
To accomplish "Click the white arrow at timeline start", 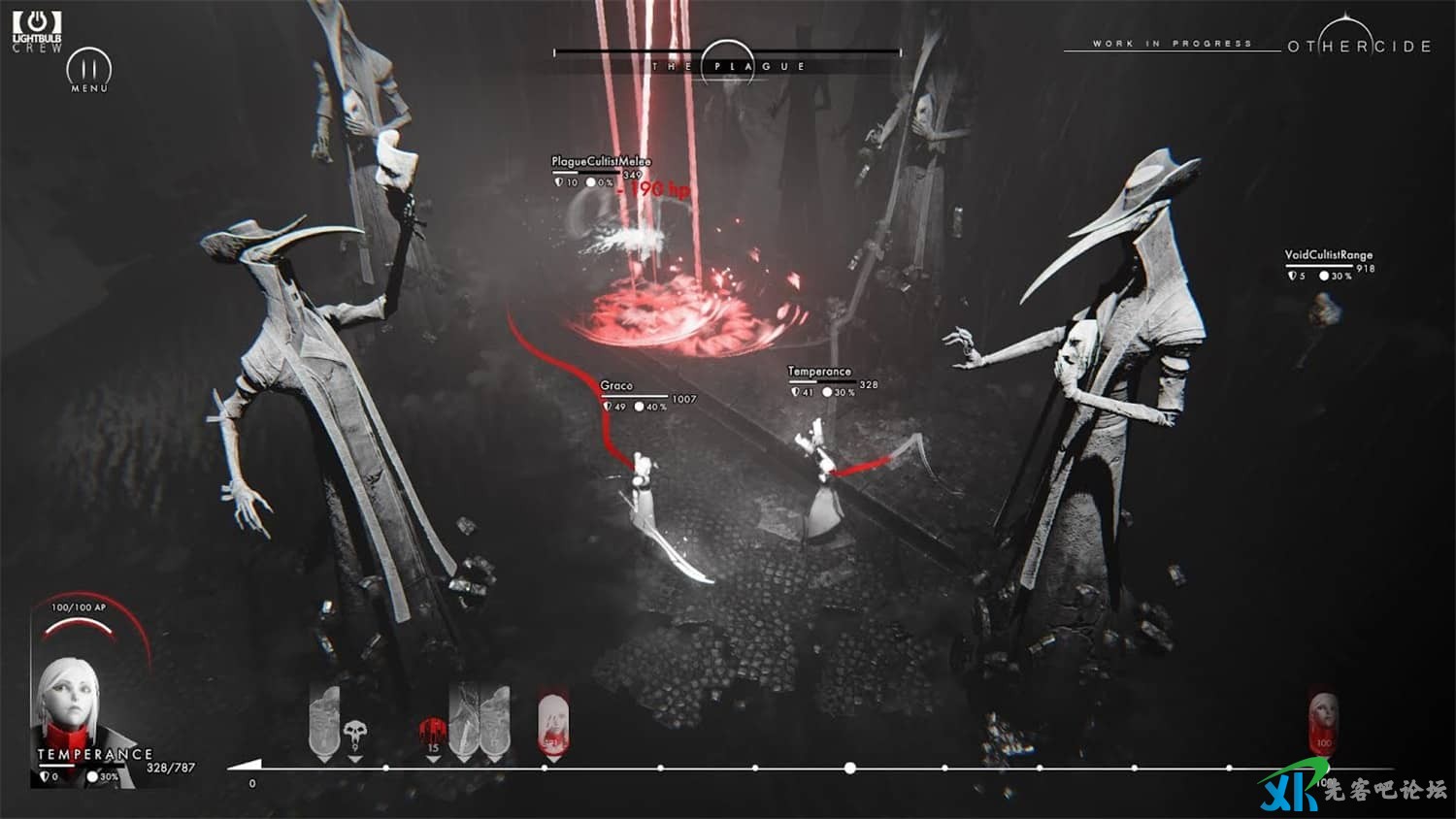I will [245, 766].
